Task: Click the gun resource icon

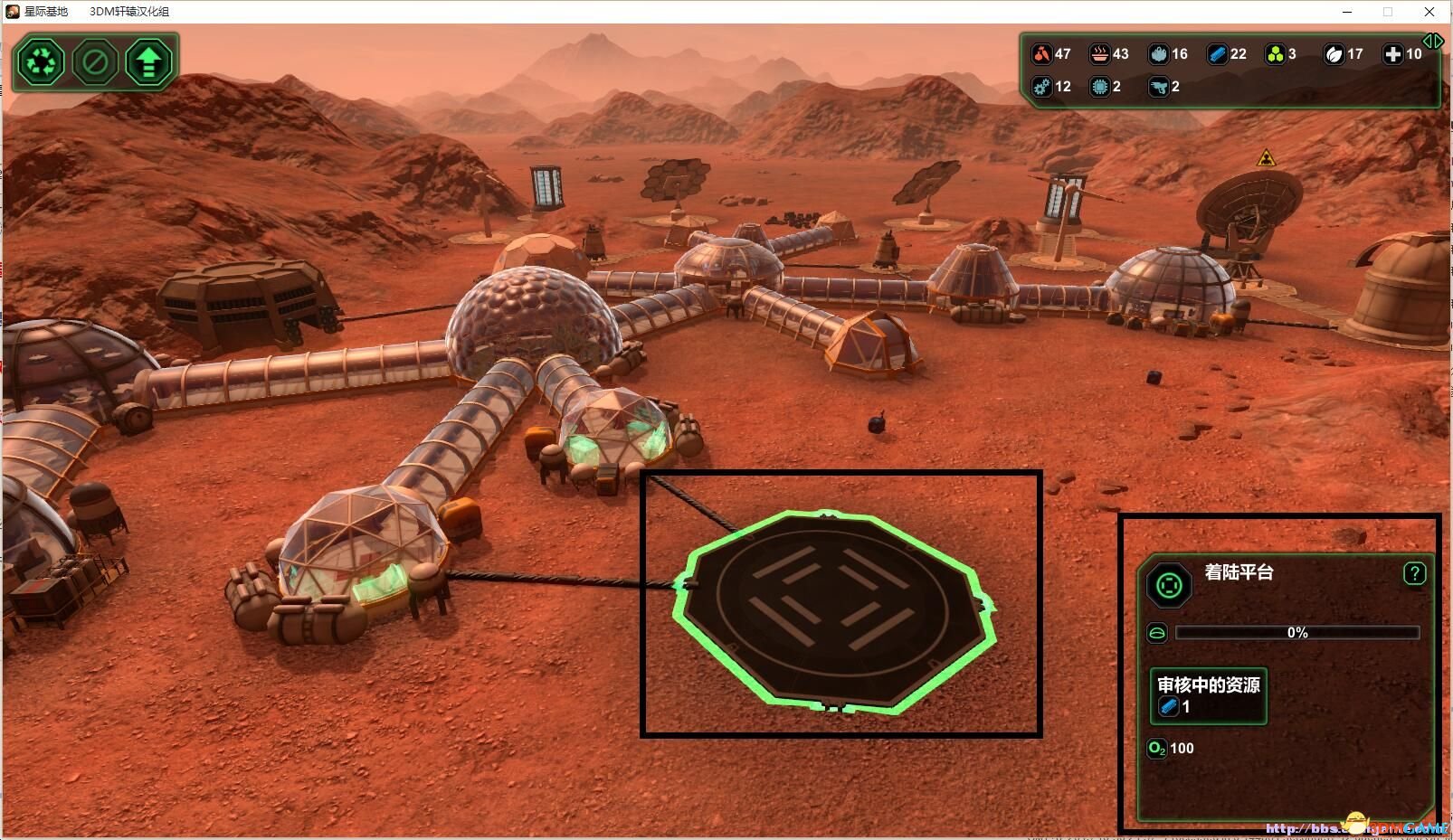Action: (x=1158, y=87)
